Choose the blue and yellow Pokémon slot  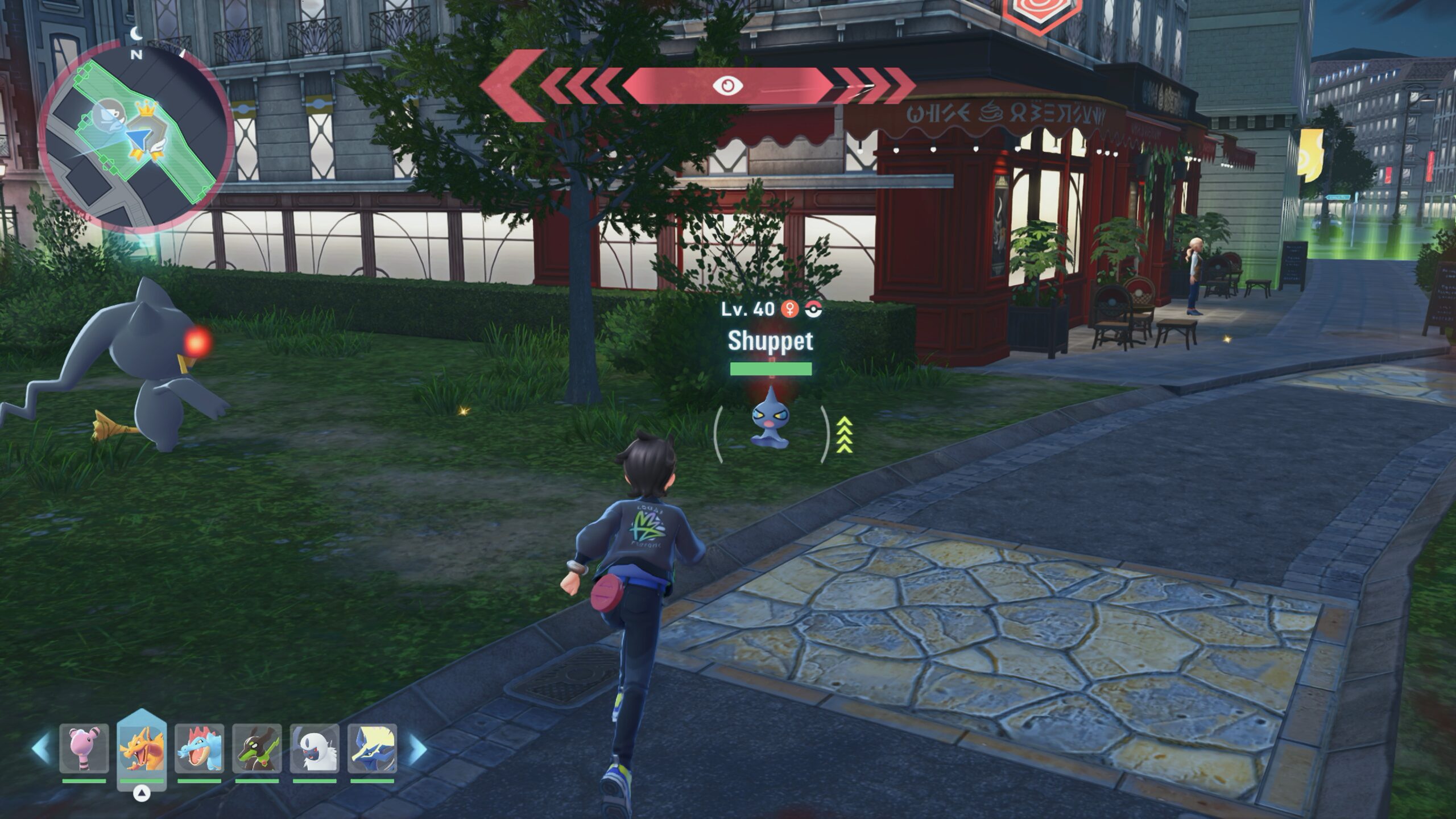[x=372, y=748]
